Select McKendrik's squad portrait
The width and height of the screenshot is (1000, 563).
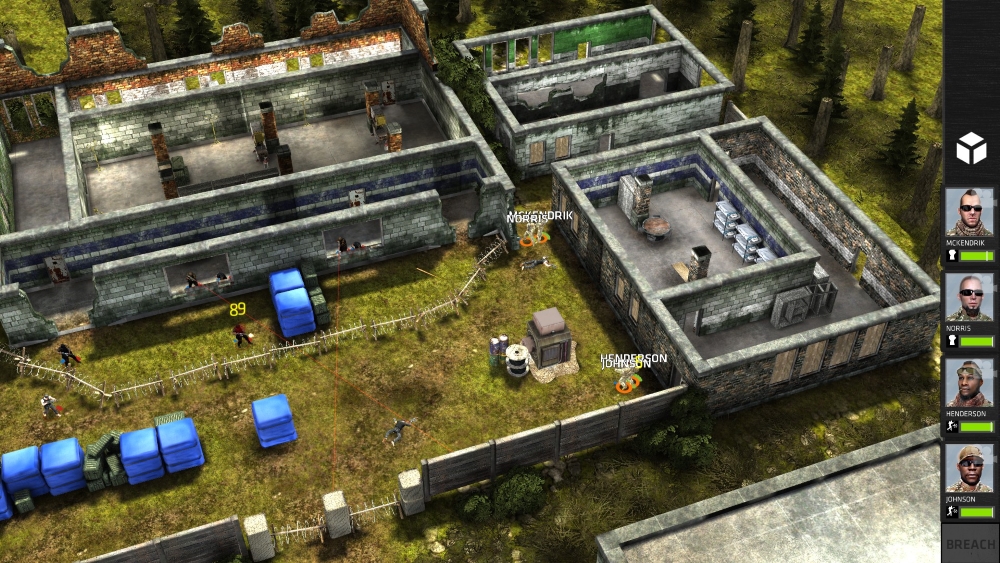tap(969, 212)
